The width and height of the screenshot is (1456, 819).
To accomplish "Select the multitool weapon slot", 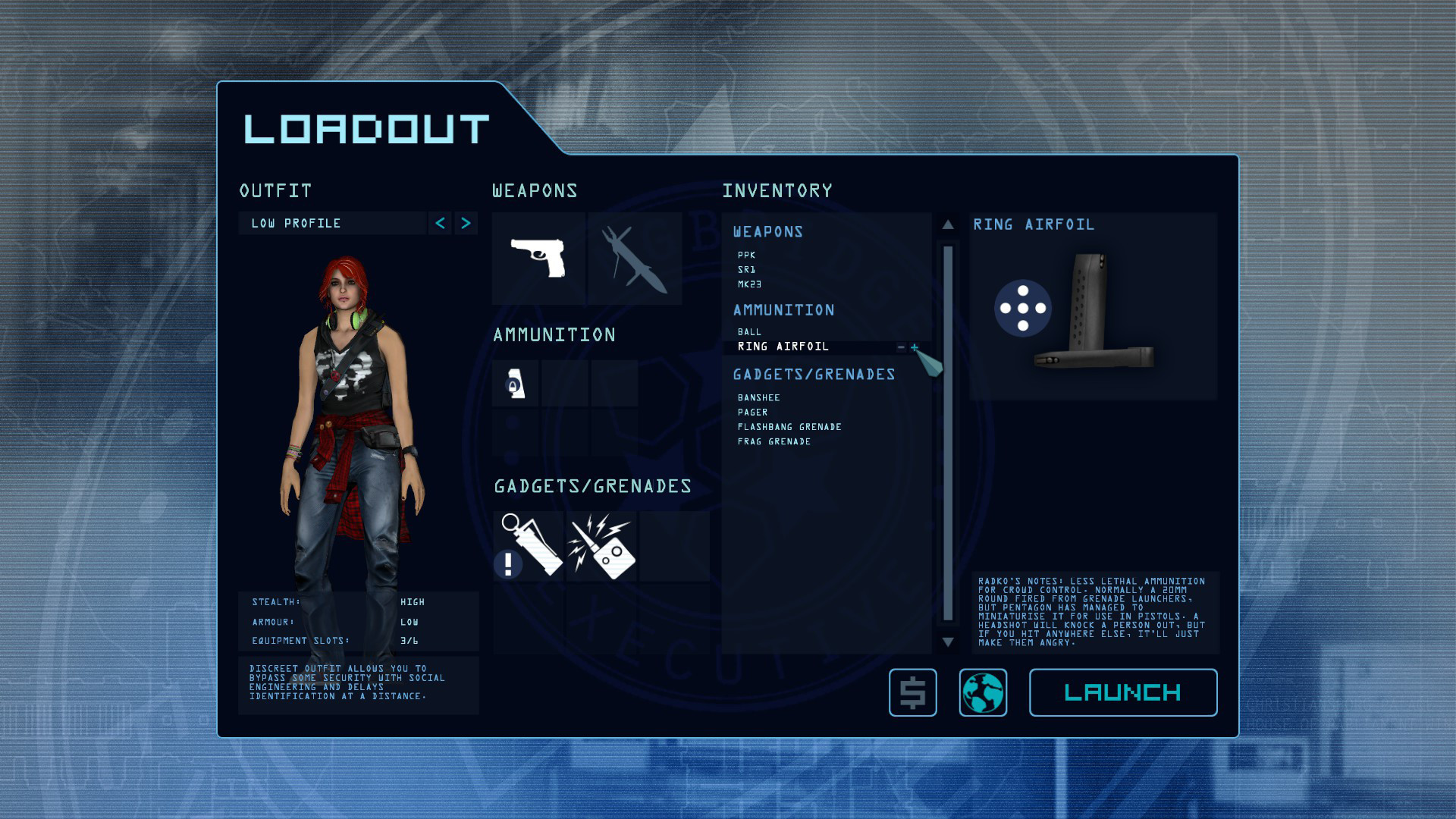I will click(x=635, y=259).
